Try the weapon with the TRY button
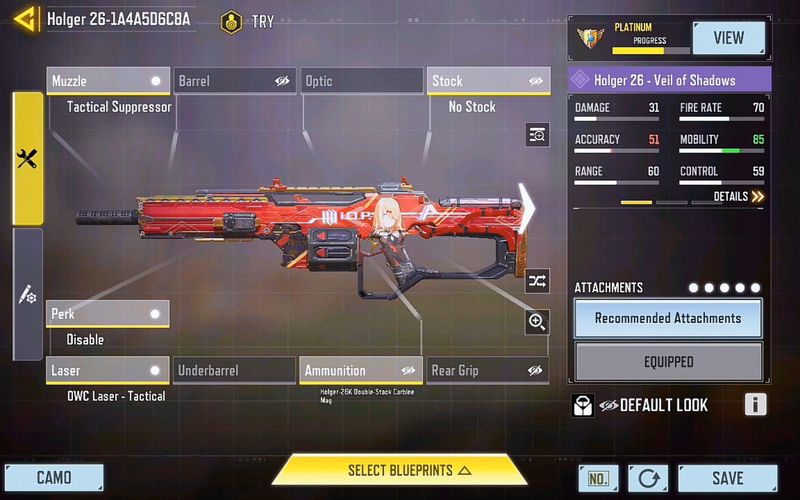Image resolution: width=800 pixels, height=500 pixels. coord(250,21)
